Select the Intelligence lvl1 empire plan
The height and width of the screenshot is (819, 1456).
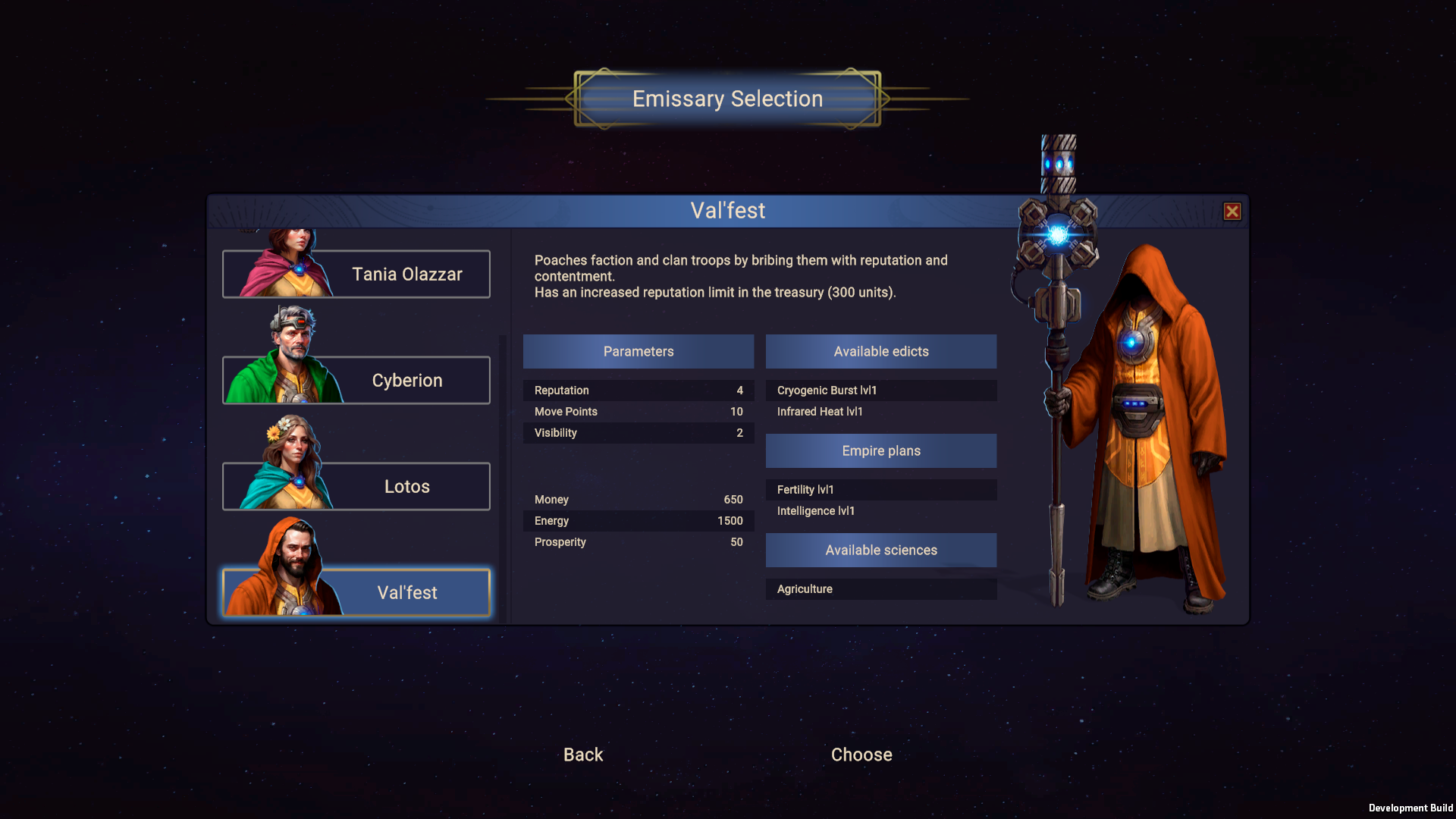click(x=880, y=510)
